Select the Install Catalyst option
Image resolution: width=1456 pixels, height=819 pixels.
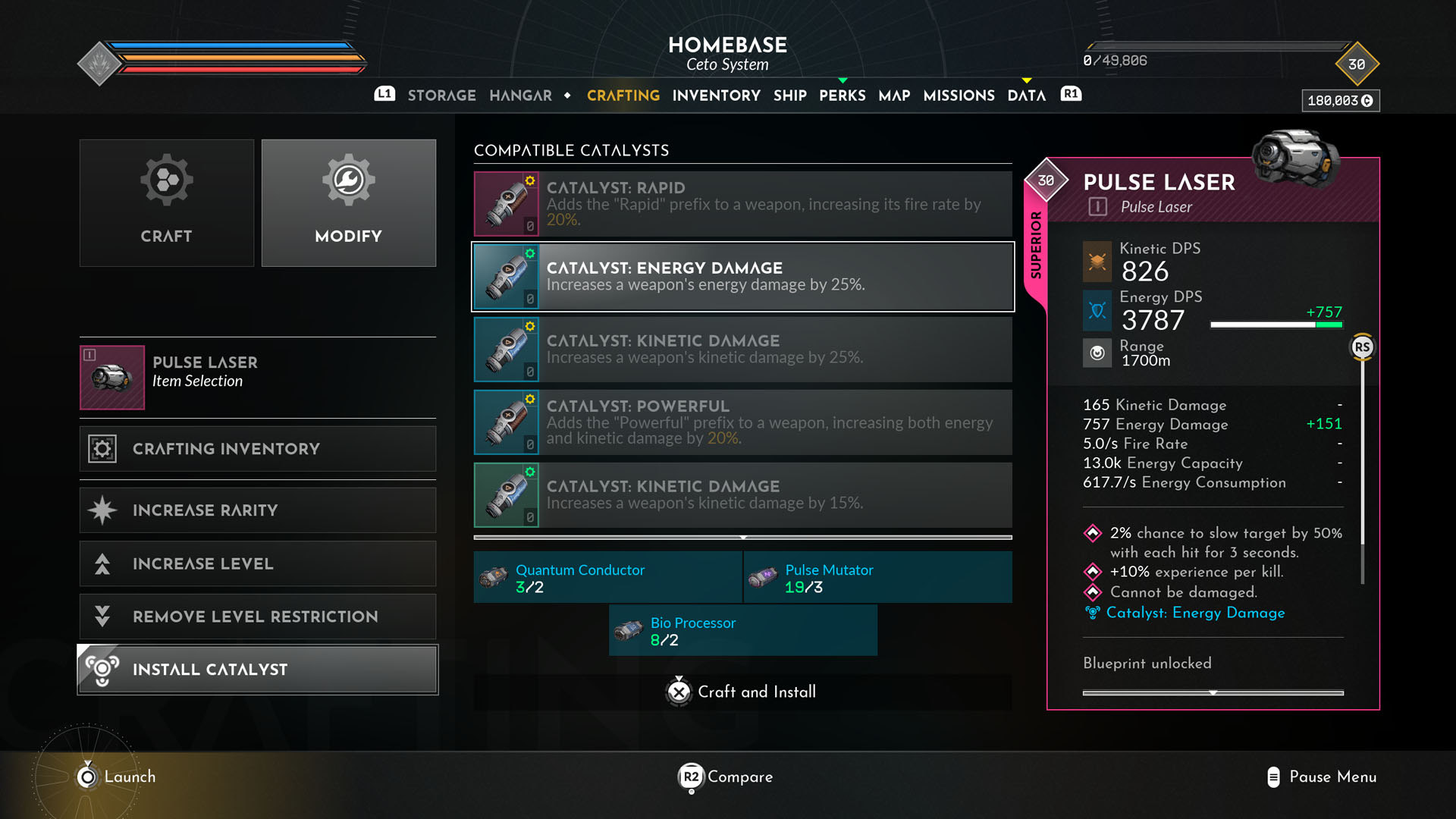pos(258,670)
